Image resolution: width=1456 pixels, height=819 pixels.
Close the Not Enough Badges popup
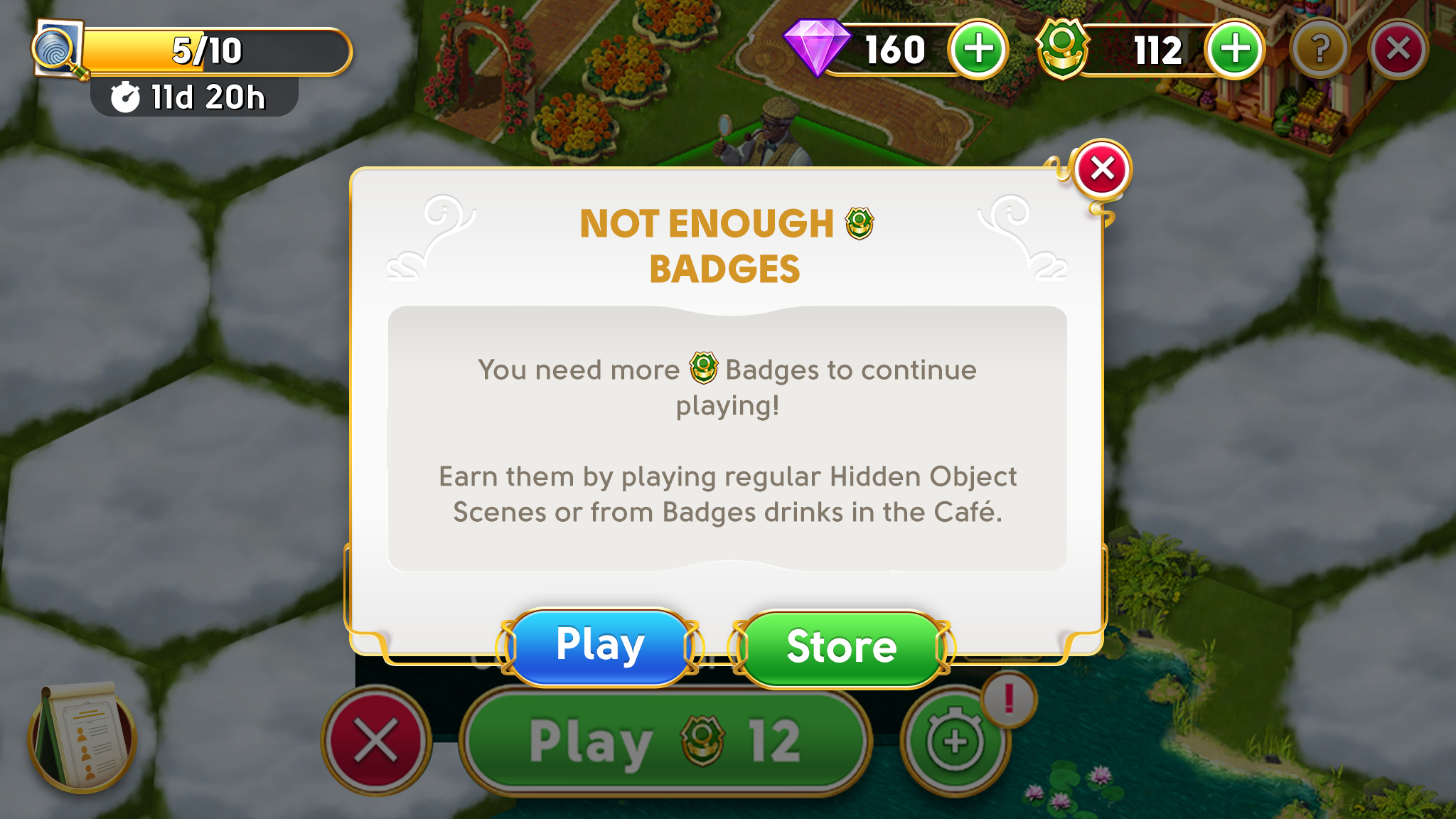[1102, 169]
